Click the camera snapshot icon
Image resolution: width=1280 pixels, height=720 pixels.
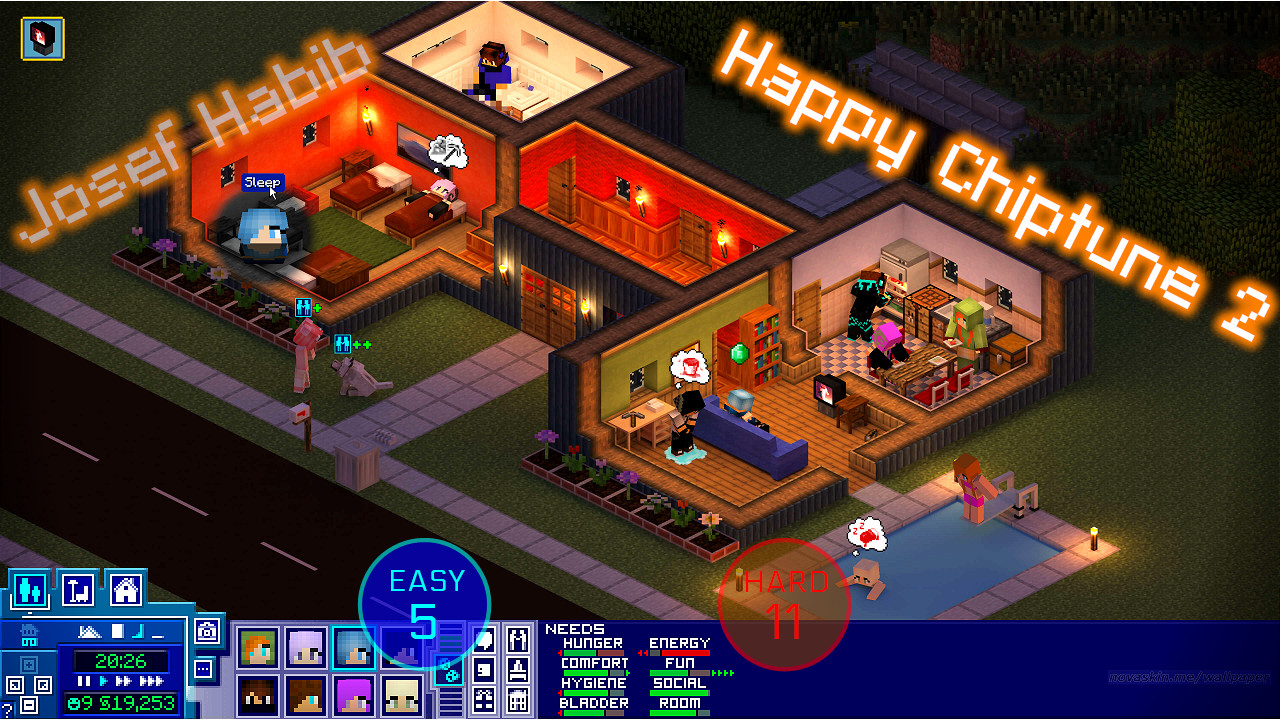coord(207,631)
